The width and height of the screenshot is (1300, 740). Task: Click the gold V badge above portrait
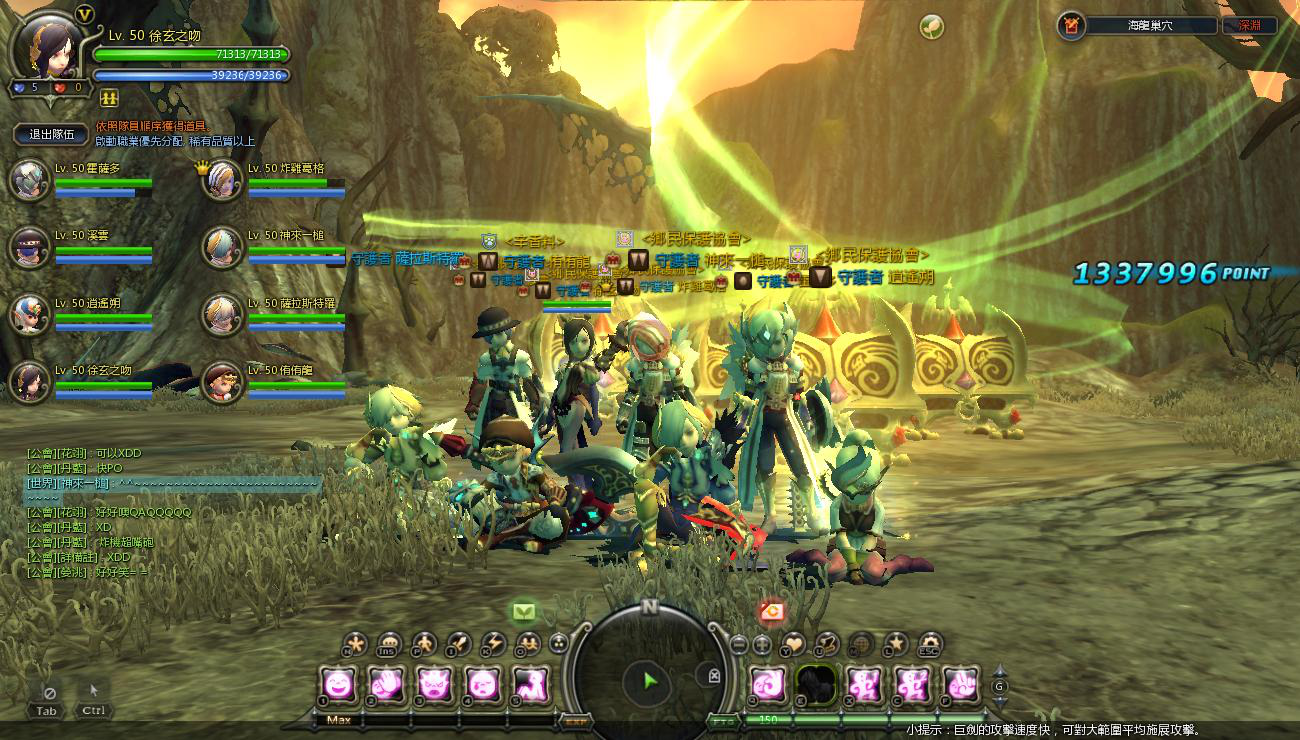click(x=84, y=15)
